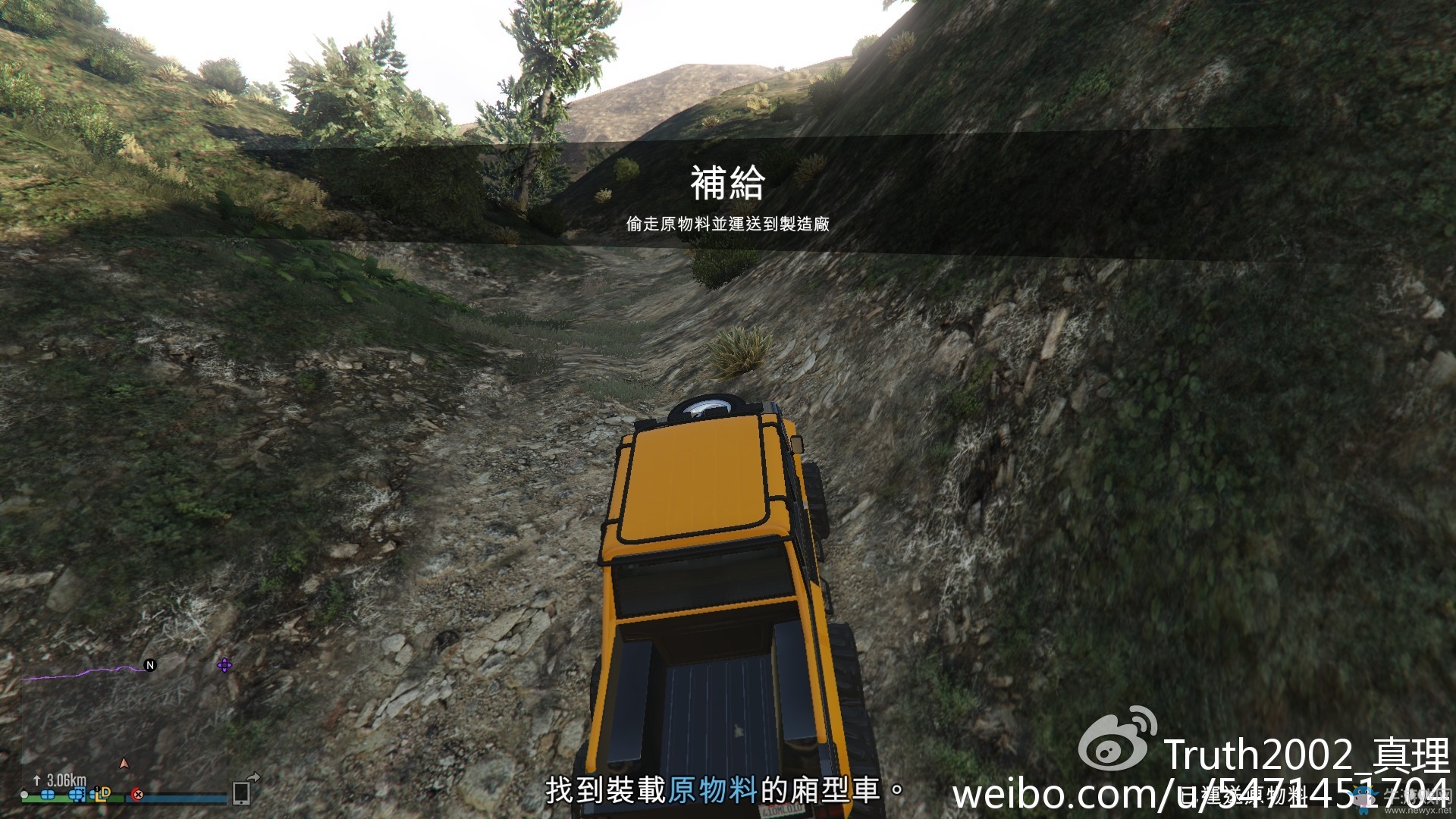Open the in-game phone tablet icon
Viewport: 1456px width, 819px height.
pyautogui.click(x=241, y=793)
